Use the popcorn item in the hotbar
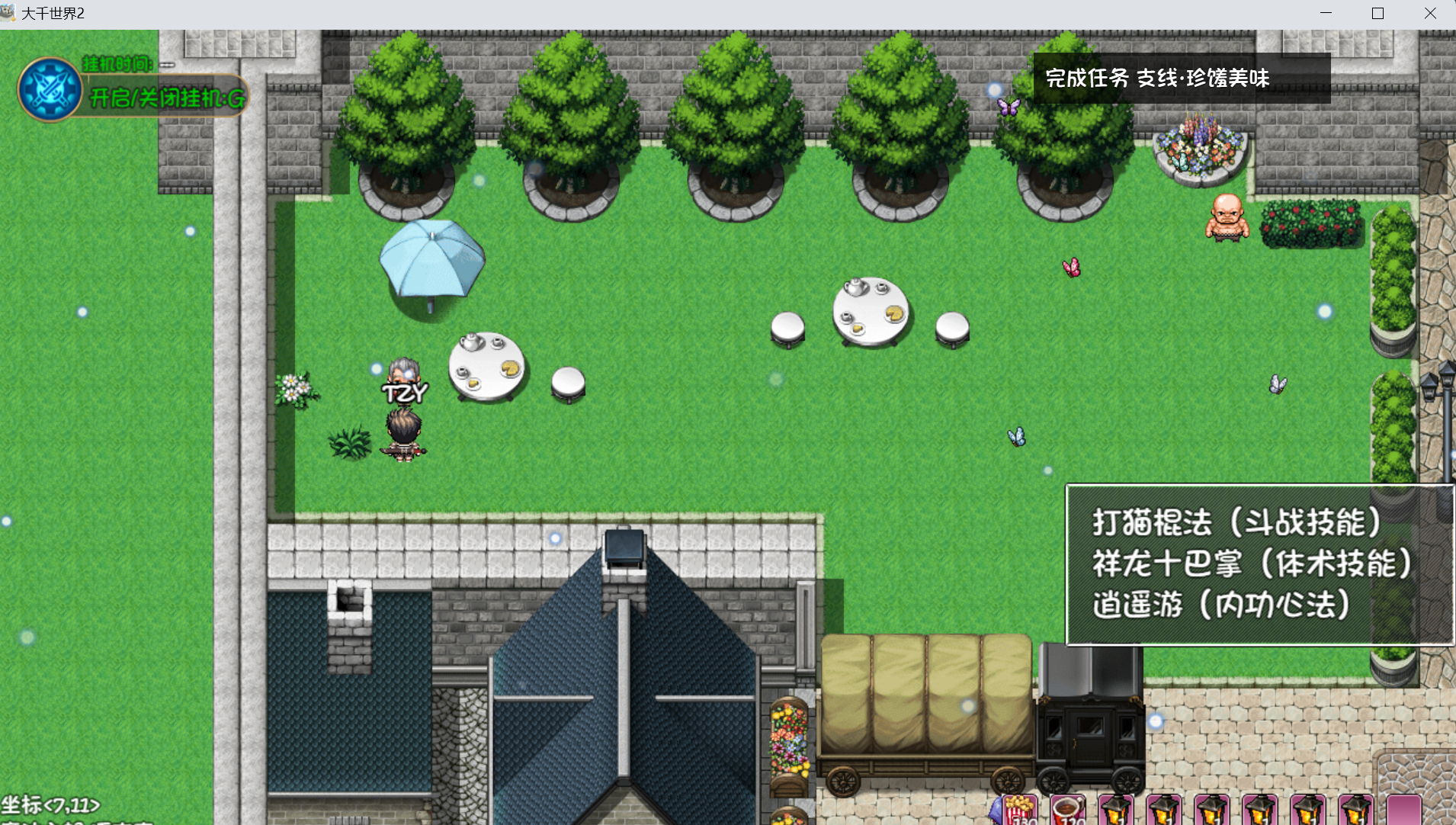1456x825 pixels. point(1020,811)
